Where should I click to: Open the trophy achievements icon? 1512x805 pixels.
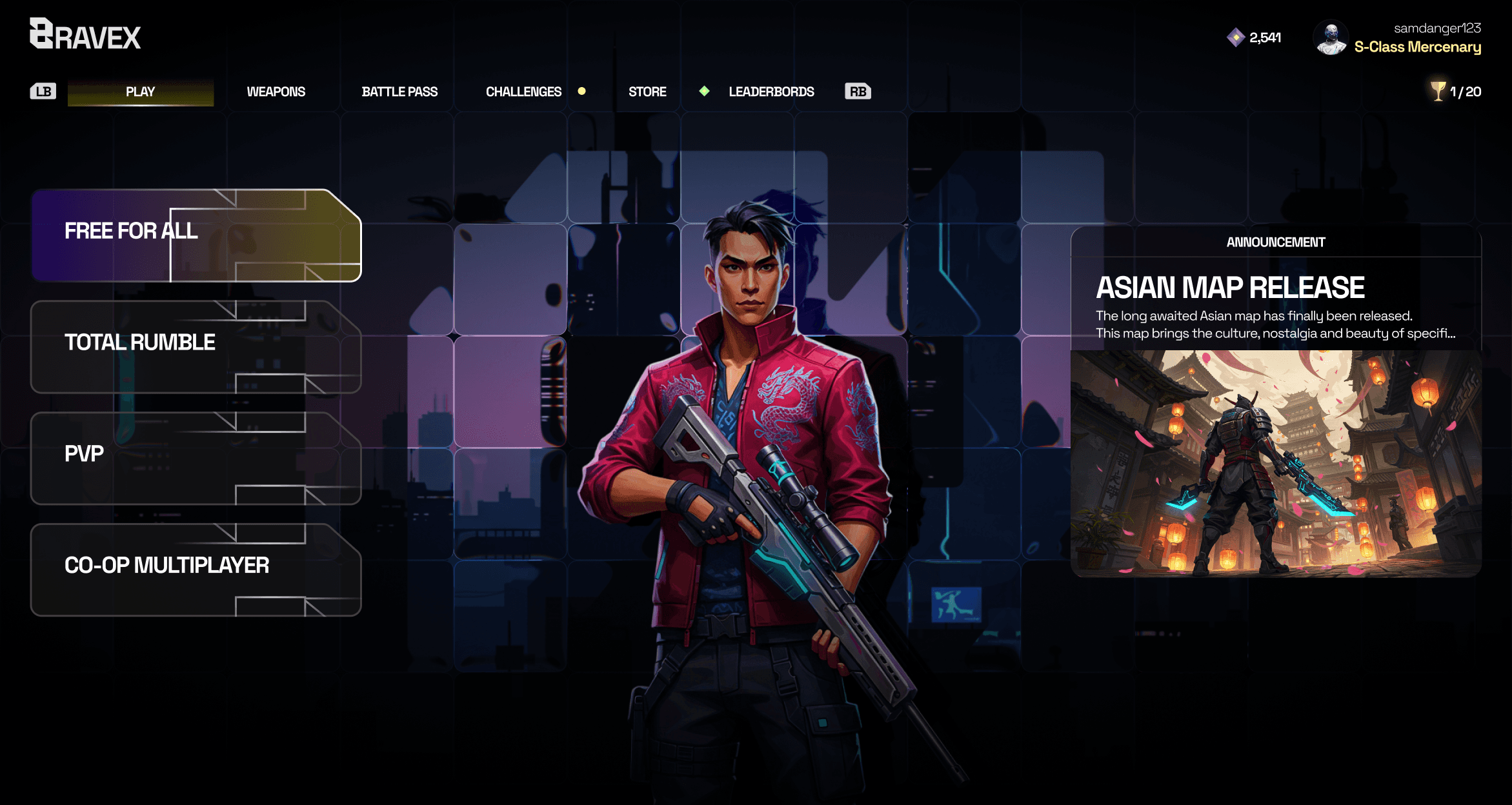point(1438,91)
